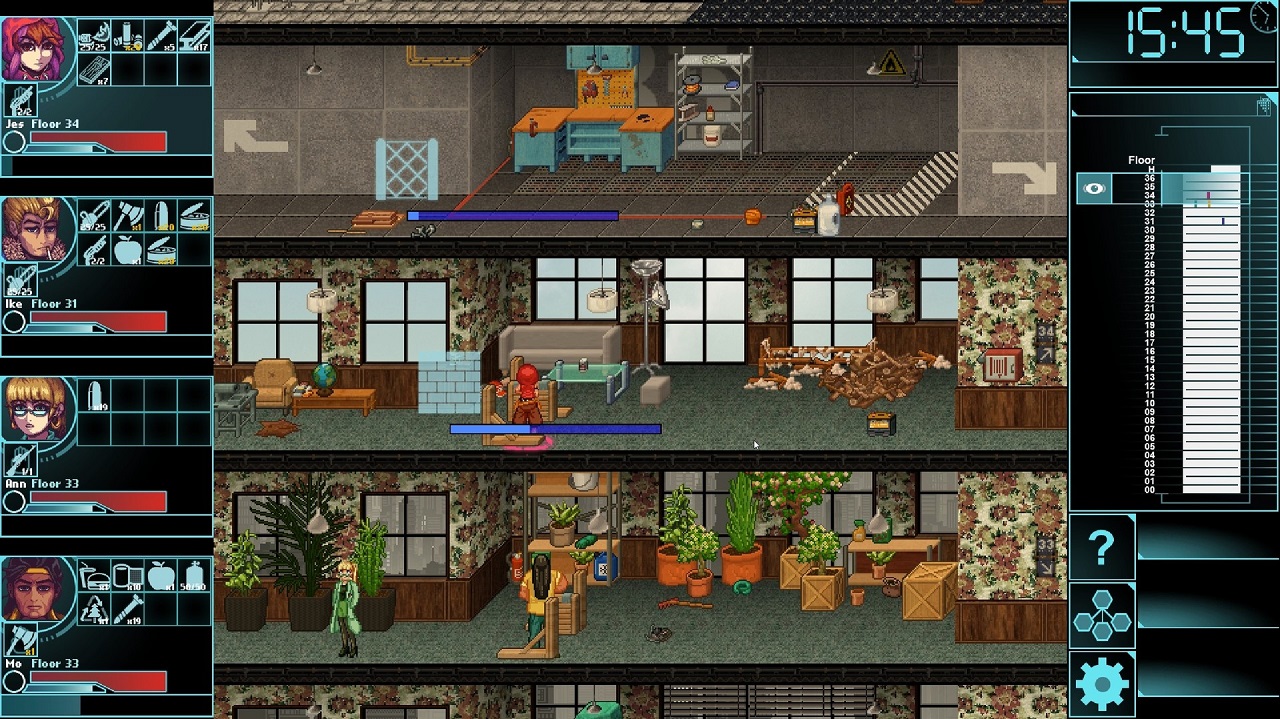The height and width of the screenshot is (719, 1280).
Task: Open the question mark help button
Action: pos(1101,547)
